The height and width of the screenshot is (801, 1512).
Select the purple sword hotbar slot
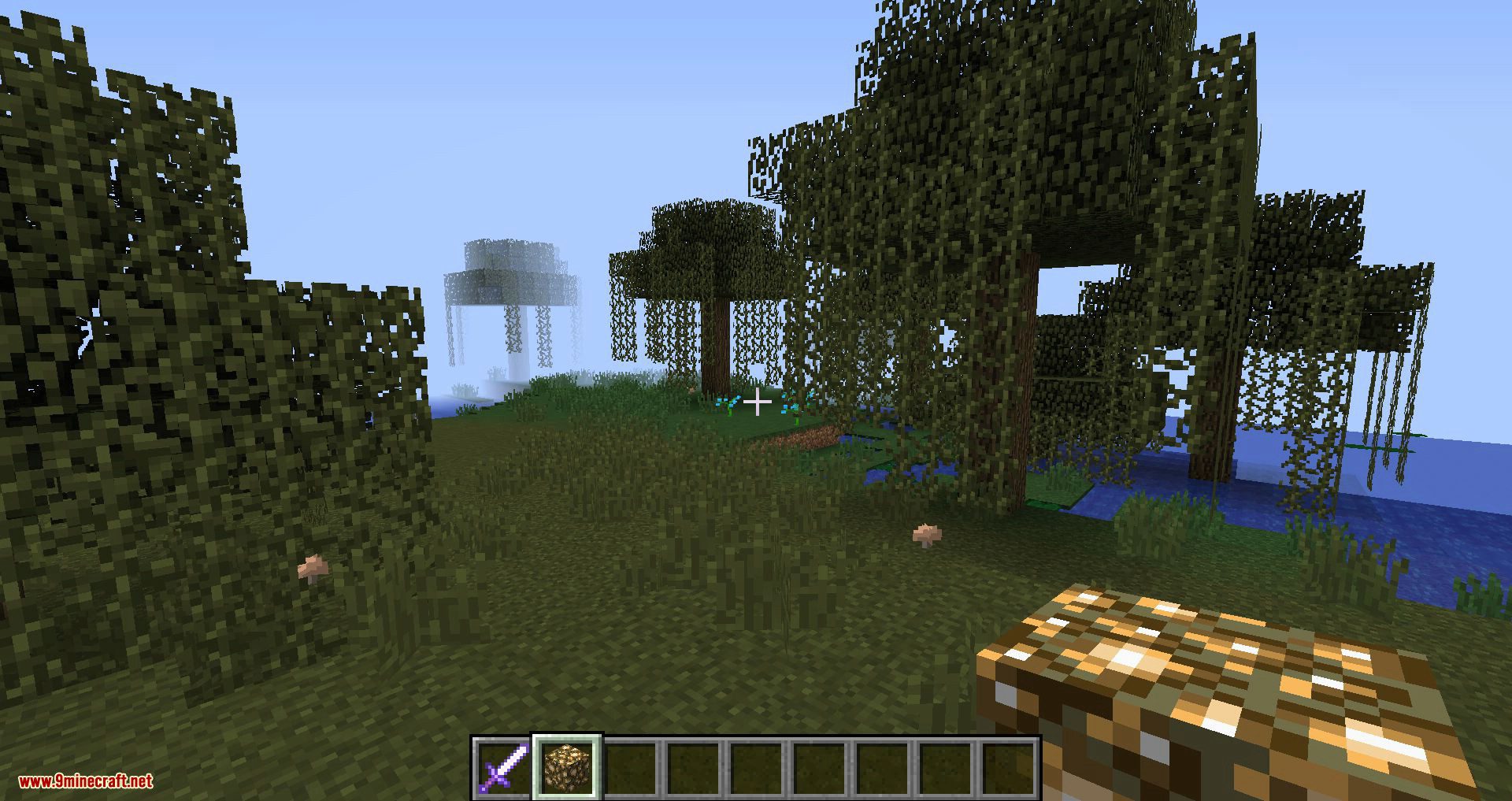pos(504,766)
